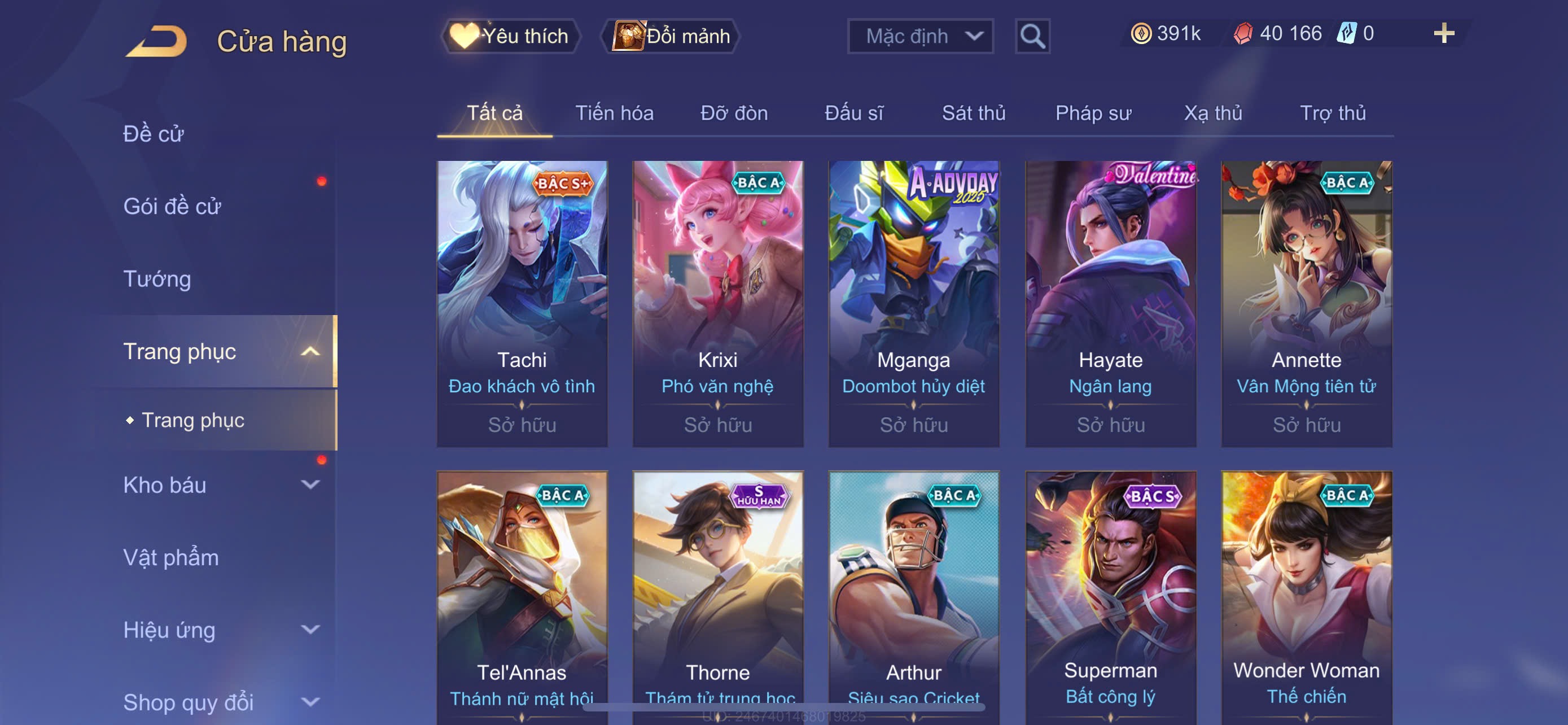This screenshot has width=1568, height=725.
Task: Open the Yêu thích favorites list
Action: (x=511, y=37)
